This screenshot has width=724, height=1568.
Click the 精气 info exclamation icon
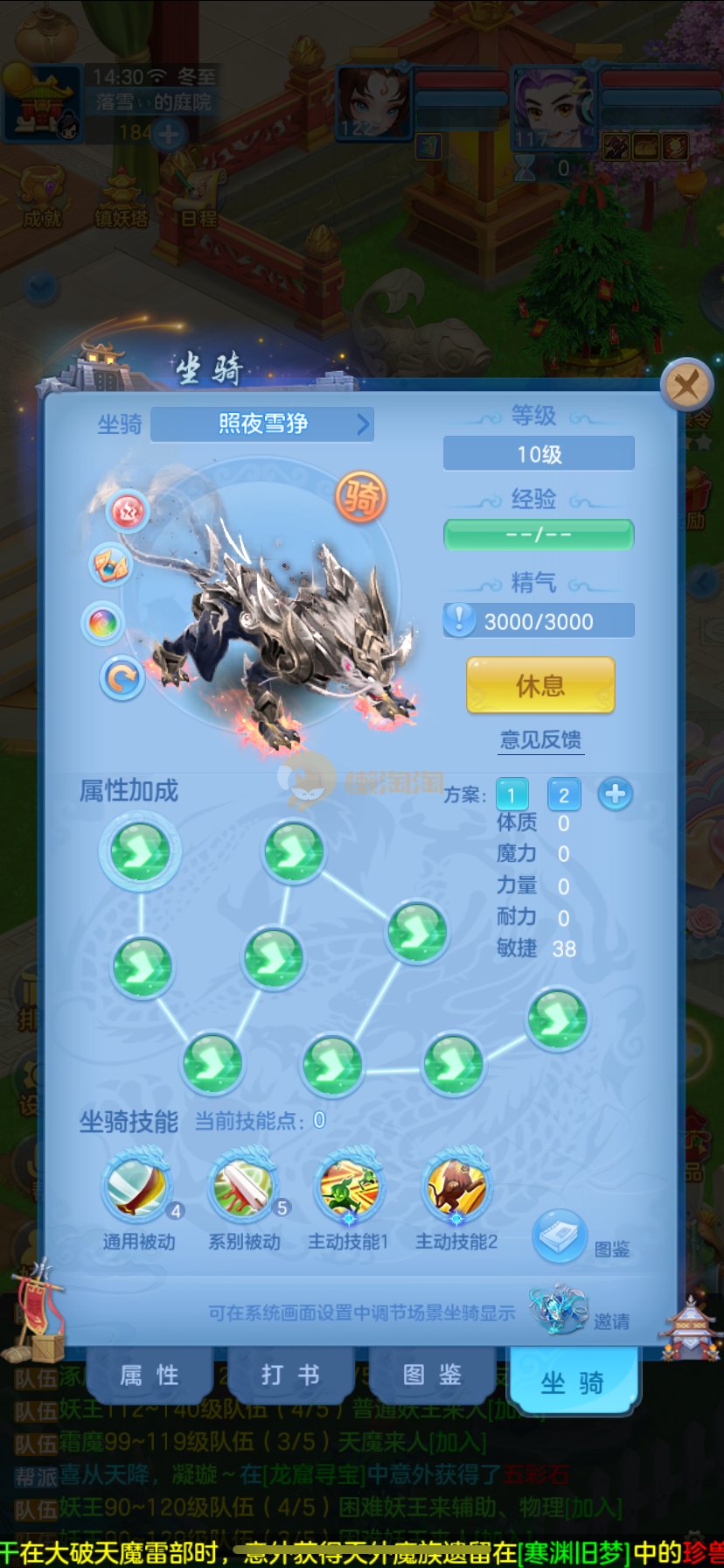459,619
